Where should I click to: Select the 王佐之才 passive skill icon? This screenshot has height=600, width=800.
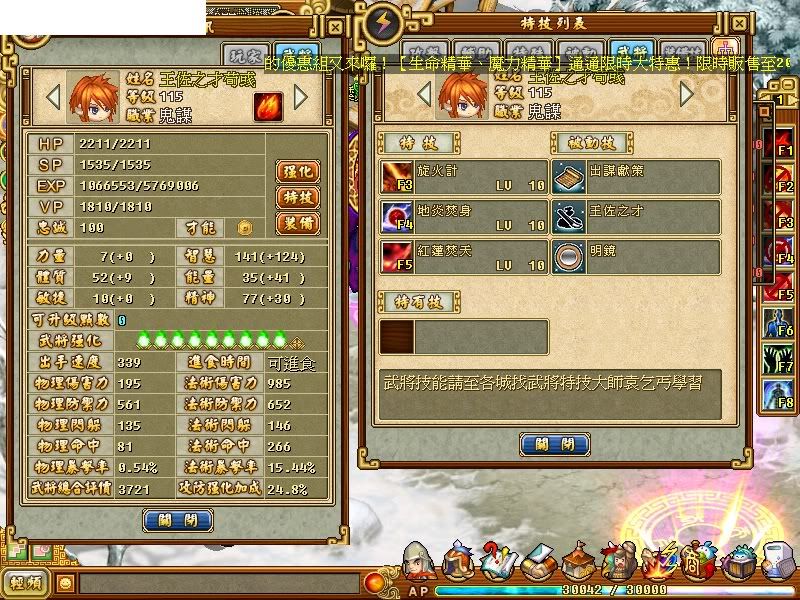pos(571,215)
